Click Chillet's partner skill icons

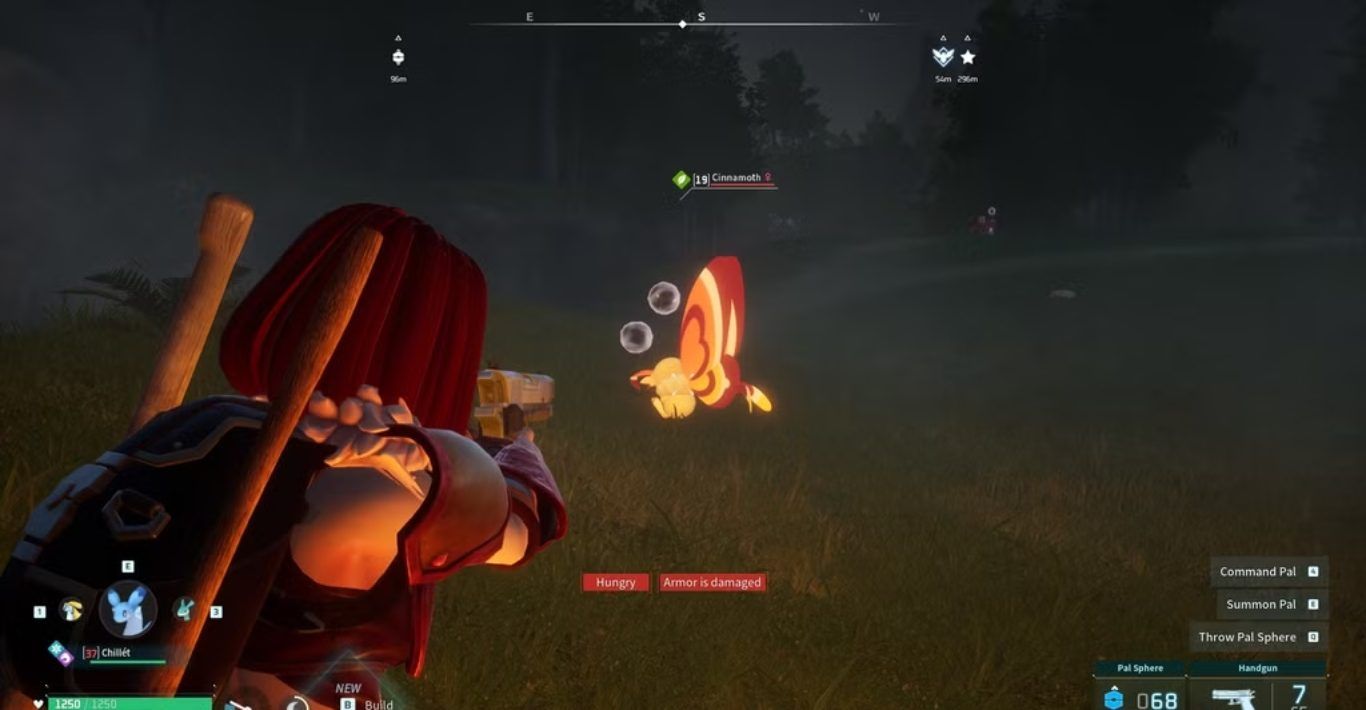point(61,653)
